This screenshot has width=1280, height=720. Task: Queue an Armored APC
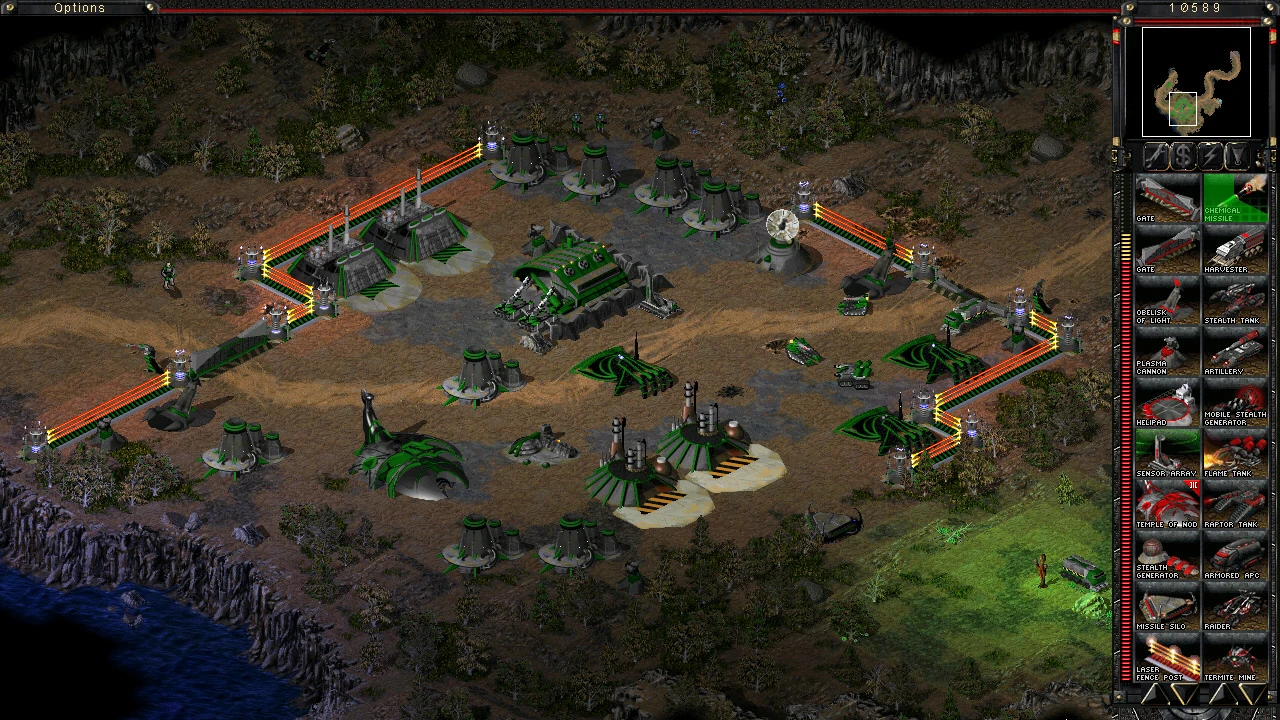(x=1235, y=556)
